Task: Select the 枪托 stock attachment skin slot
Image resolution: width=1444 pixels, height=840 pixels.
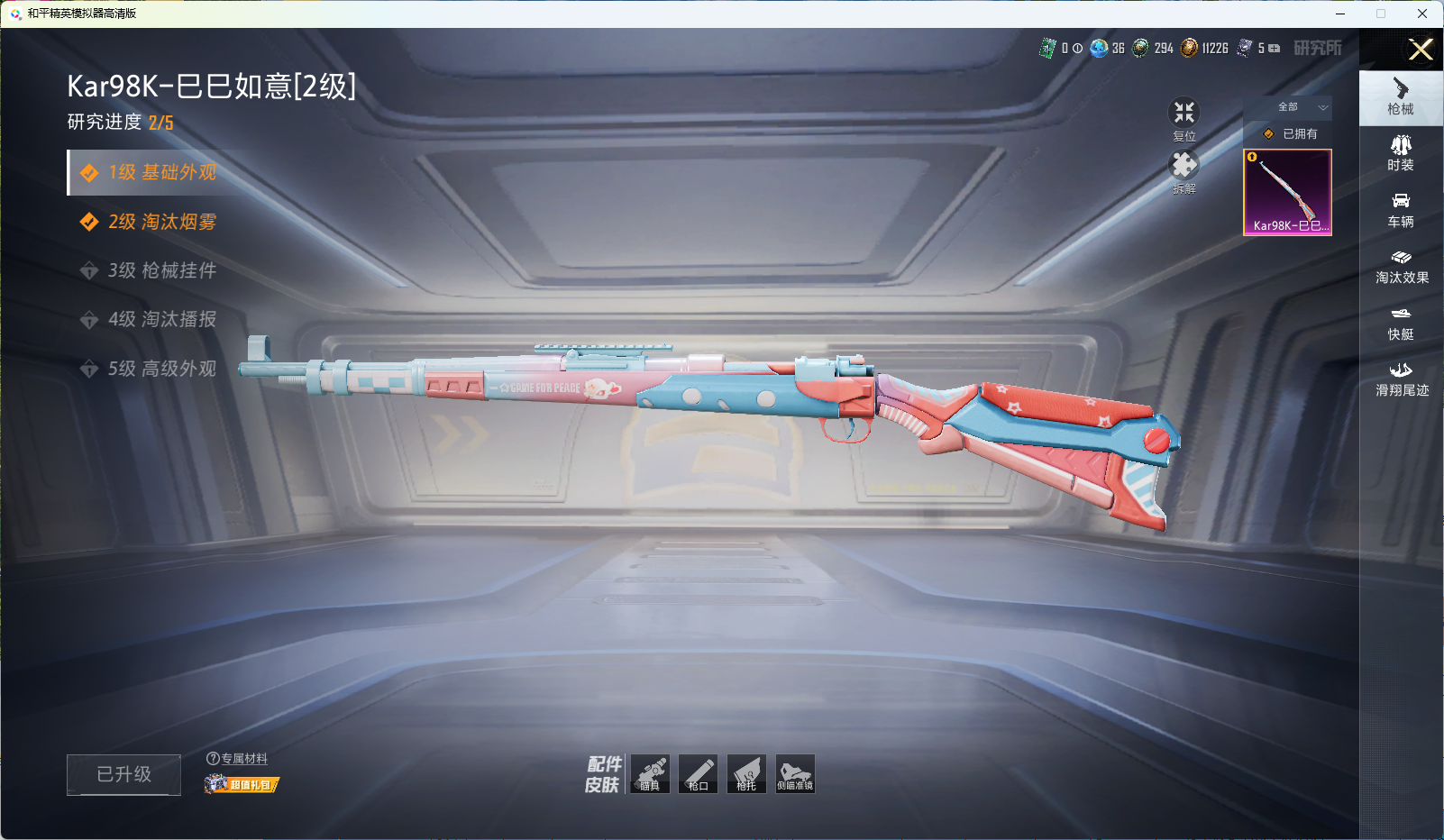Action: pyautogui.click(x=746, y=774)
